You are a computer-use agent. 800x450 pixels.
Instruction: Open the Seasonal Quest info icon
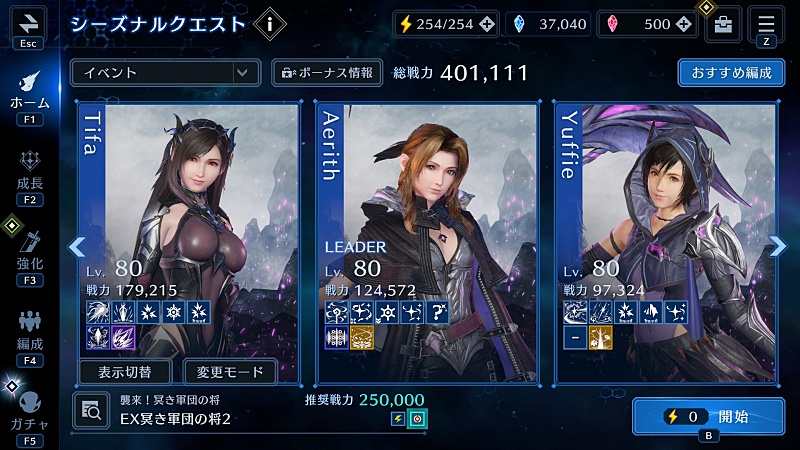(x=269, y=23)
